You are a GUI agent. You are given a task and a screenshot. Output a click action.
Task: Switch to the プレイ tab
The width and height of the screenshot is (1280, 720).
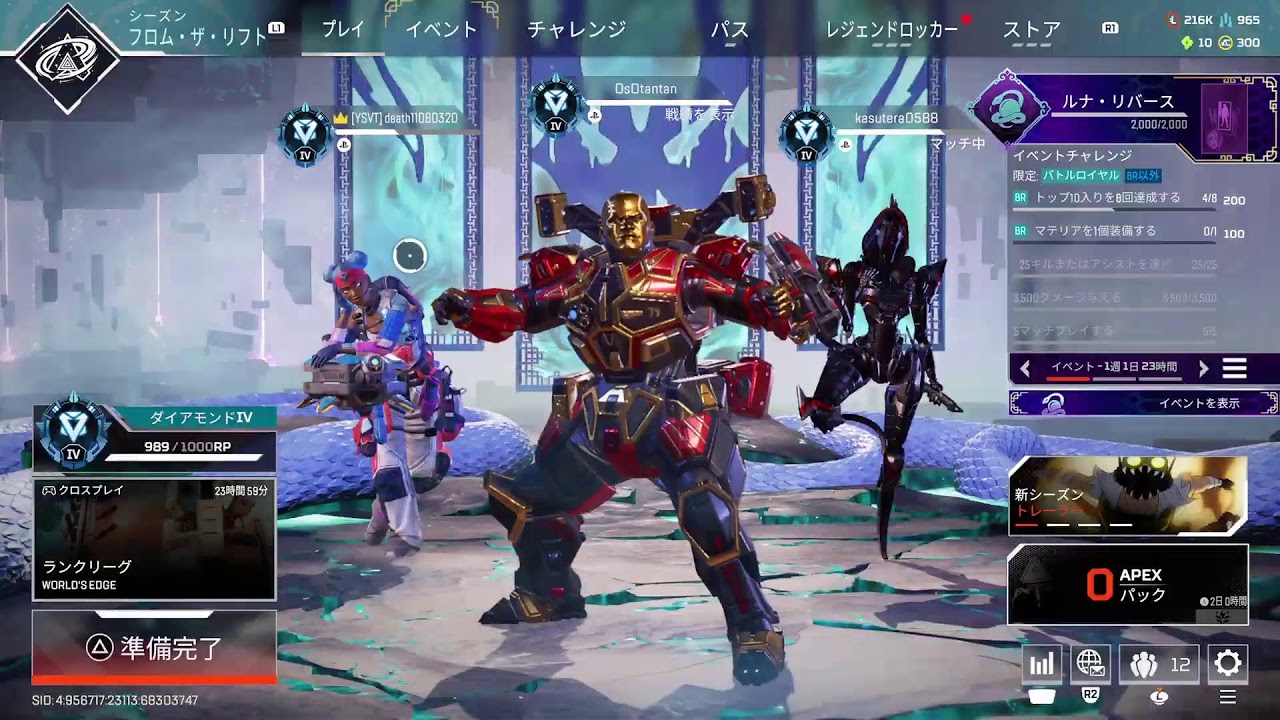343,30
